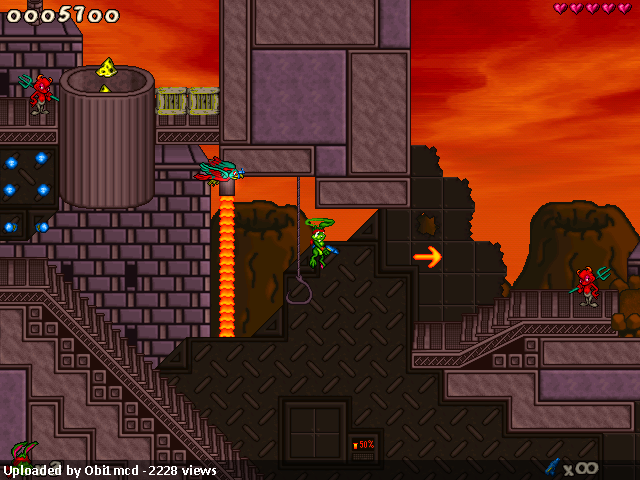This screenshot has height=480, width=640.
Task: Select the blue blaster weapon icon
Action: pos(551,466)
